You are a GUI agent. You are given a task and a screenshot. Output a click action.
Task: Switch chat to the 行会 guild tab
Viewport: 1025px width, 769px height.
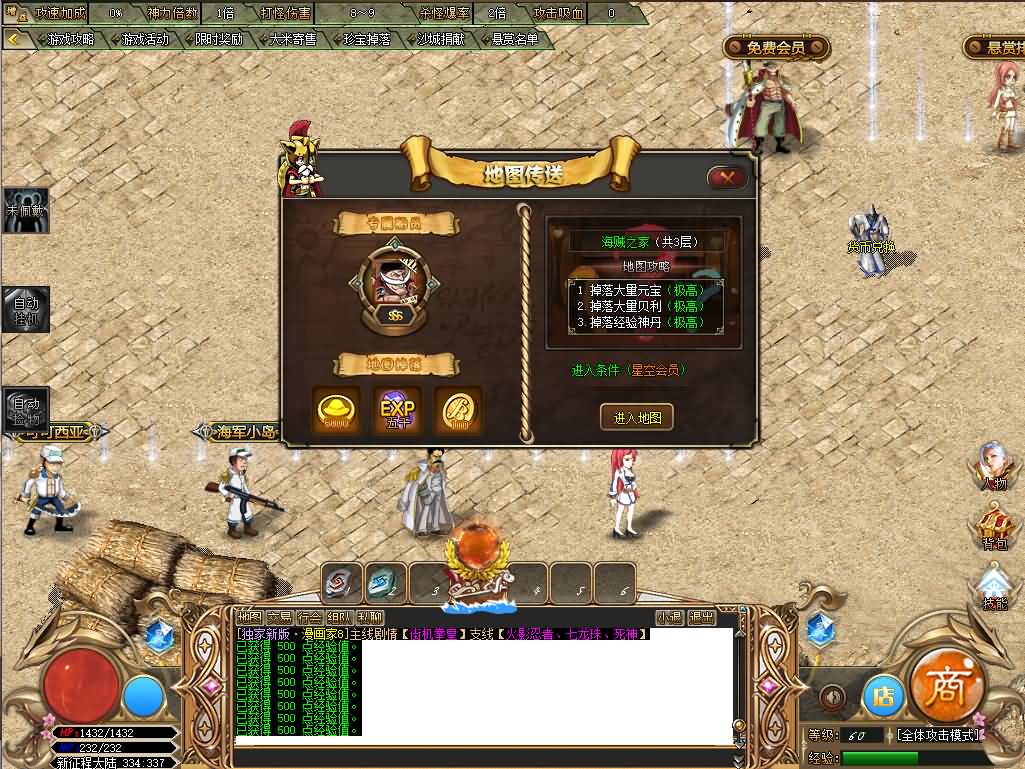[x=309, y=618]
